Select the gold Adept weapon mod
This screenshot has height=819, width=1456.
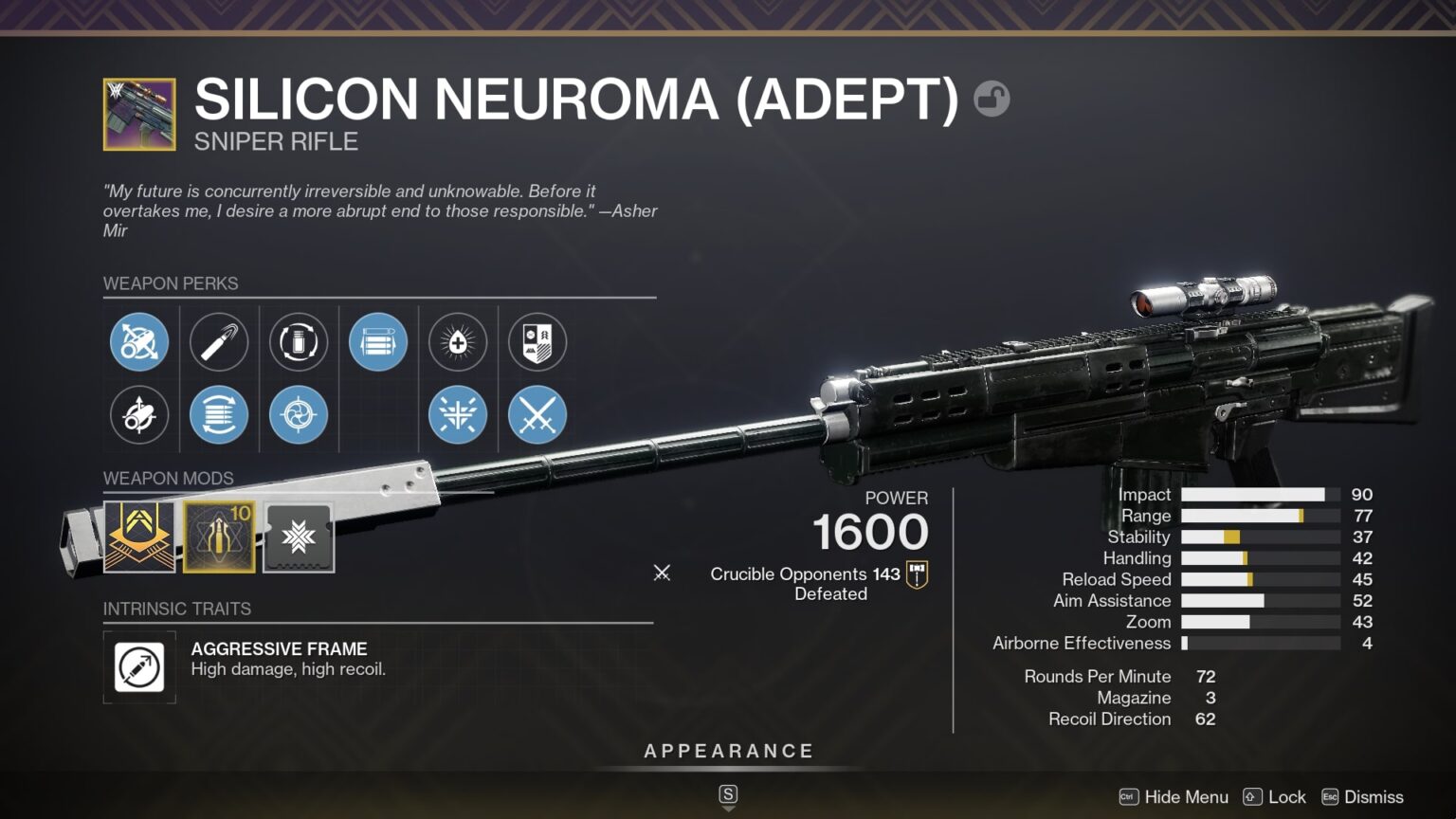(x=139, y=537)
